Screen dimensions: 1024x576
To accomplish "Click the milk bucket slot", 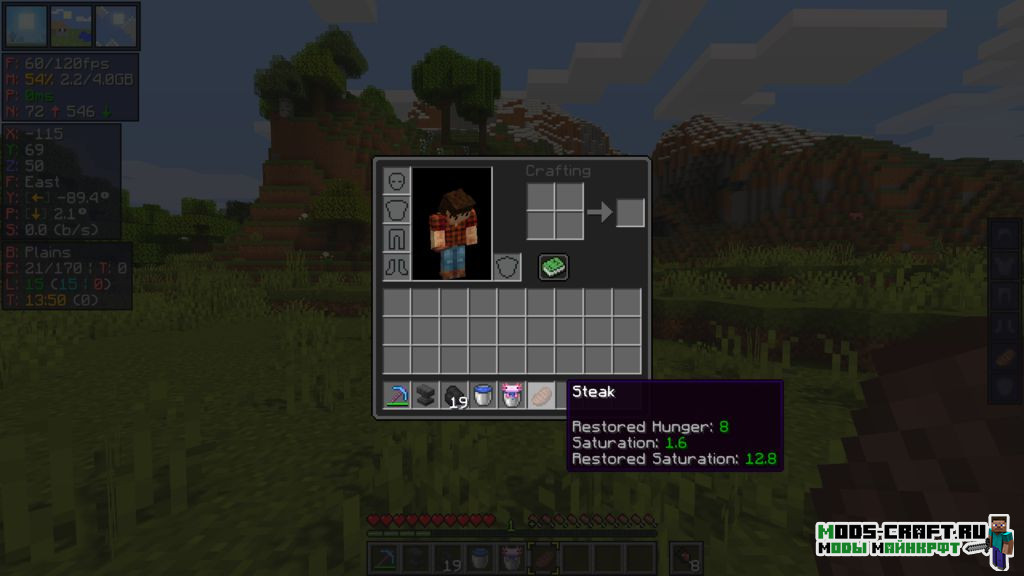I will point(484,395).
